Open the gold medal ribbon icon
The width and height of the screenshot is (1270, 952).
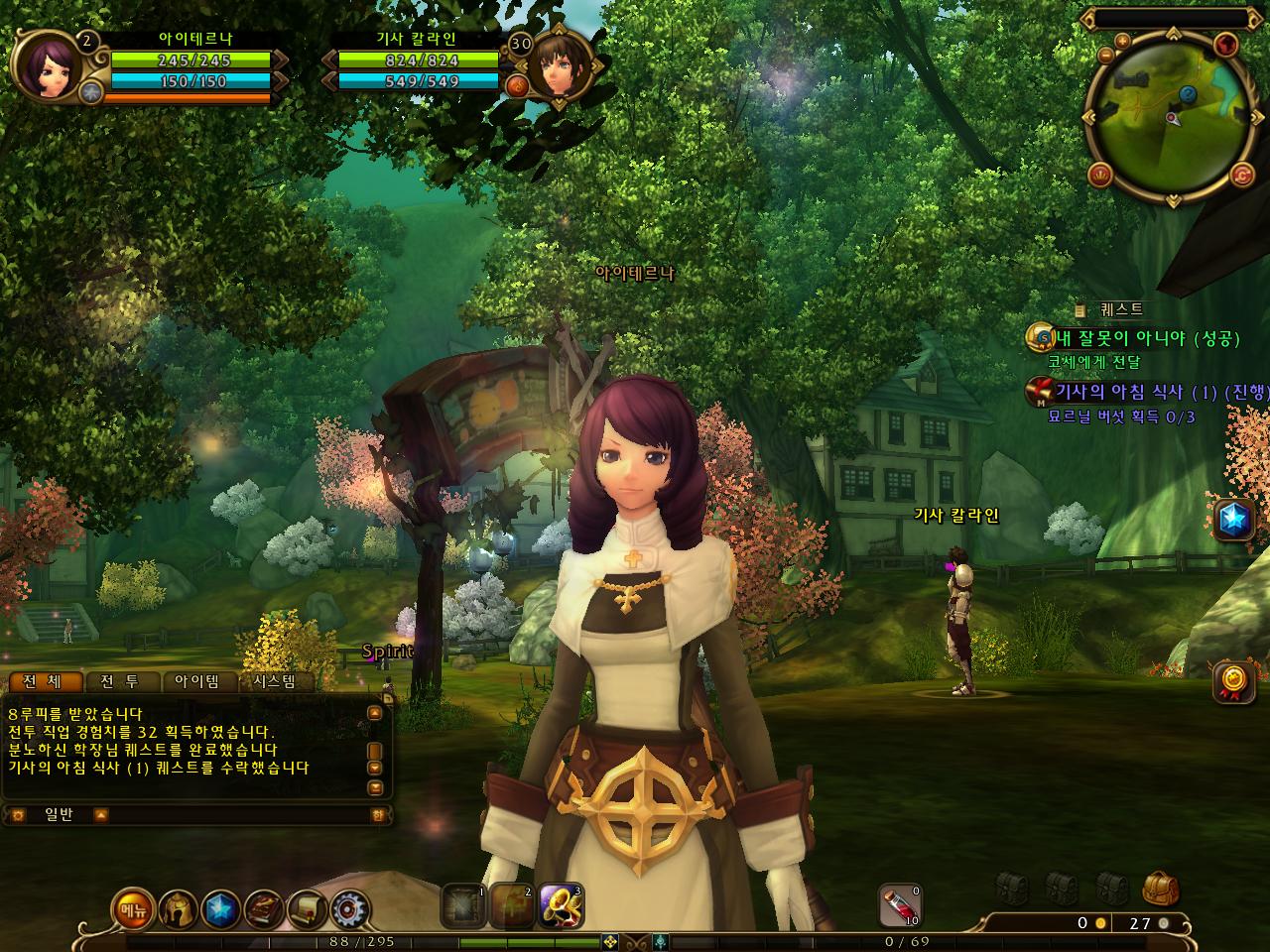[x=1233, y=680]
